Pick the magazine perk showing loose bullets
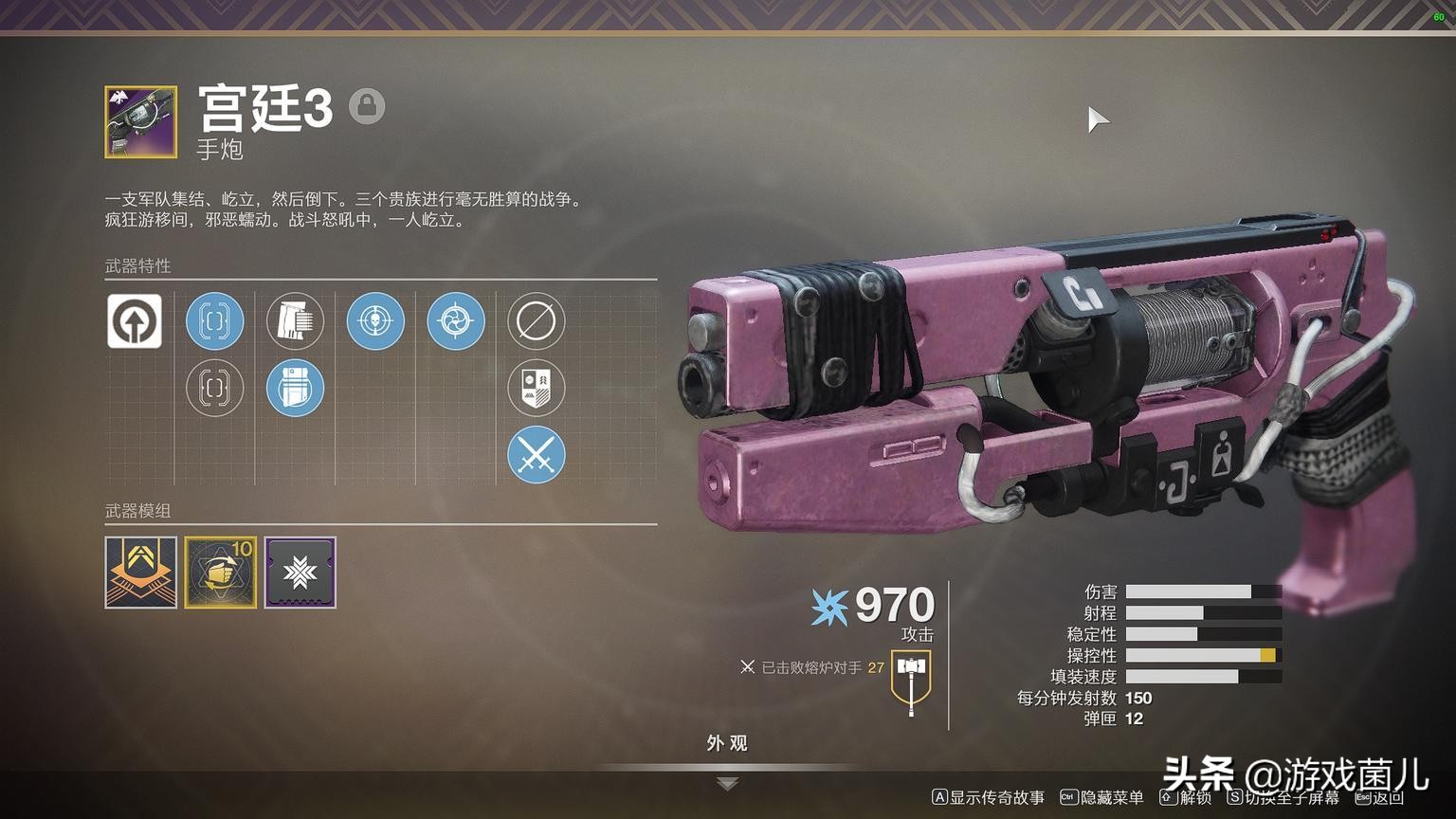The image size is (1456, 819). 295,320
